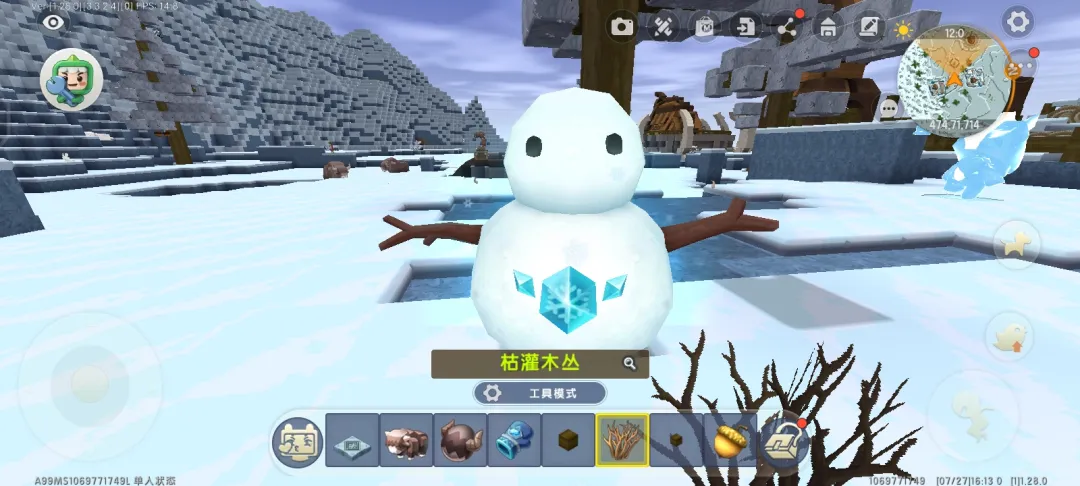Select the dead bush hotbar slot

click(x=622, y=440)
